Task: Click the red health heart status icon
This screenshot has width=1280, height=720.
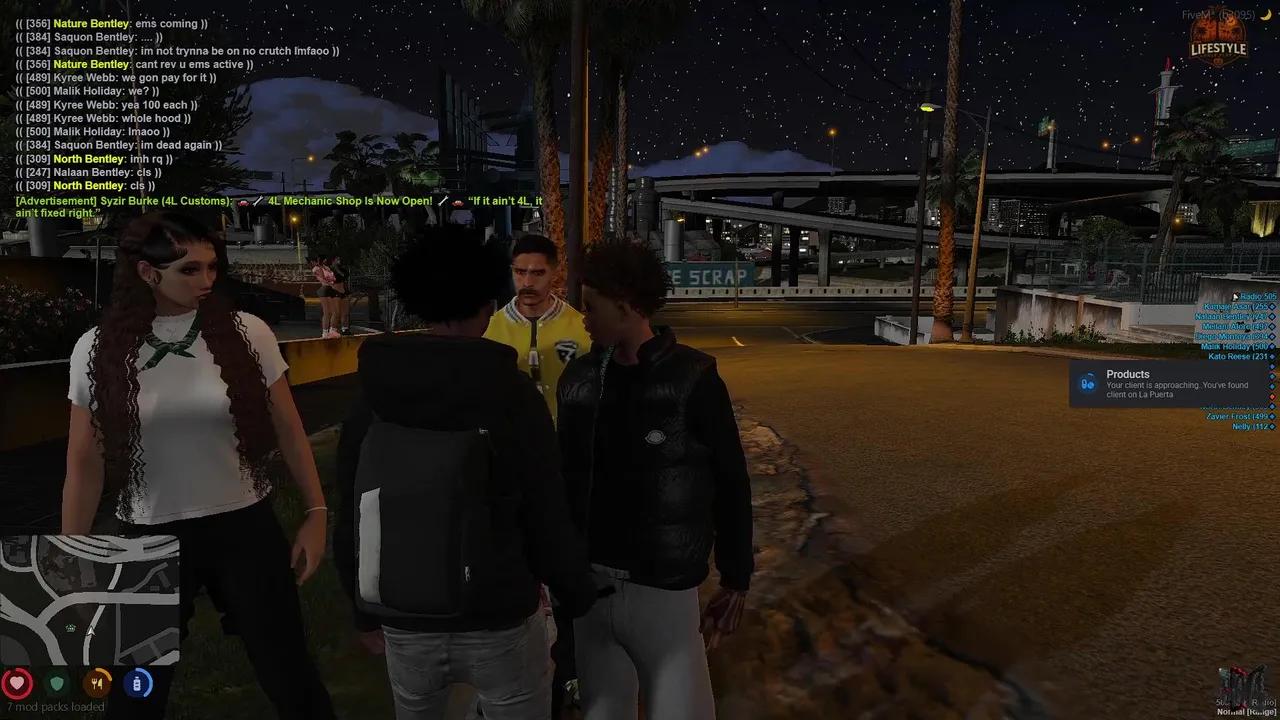Action: click(18, 683)
